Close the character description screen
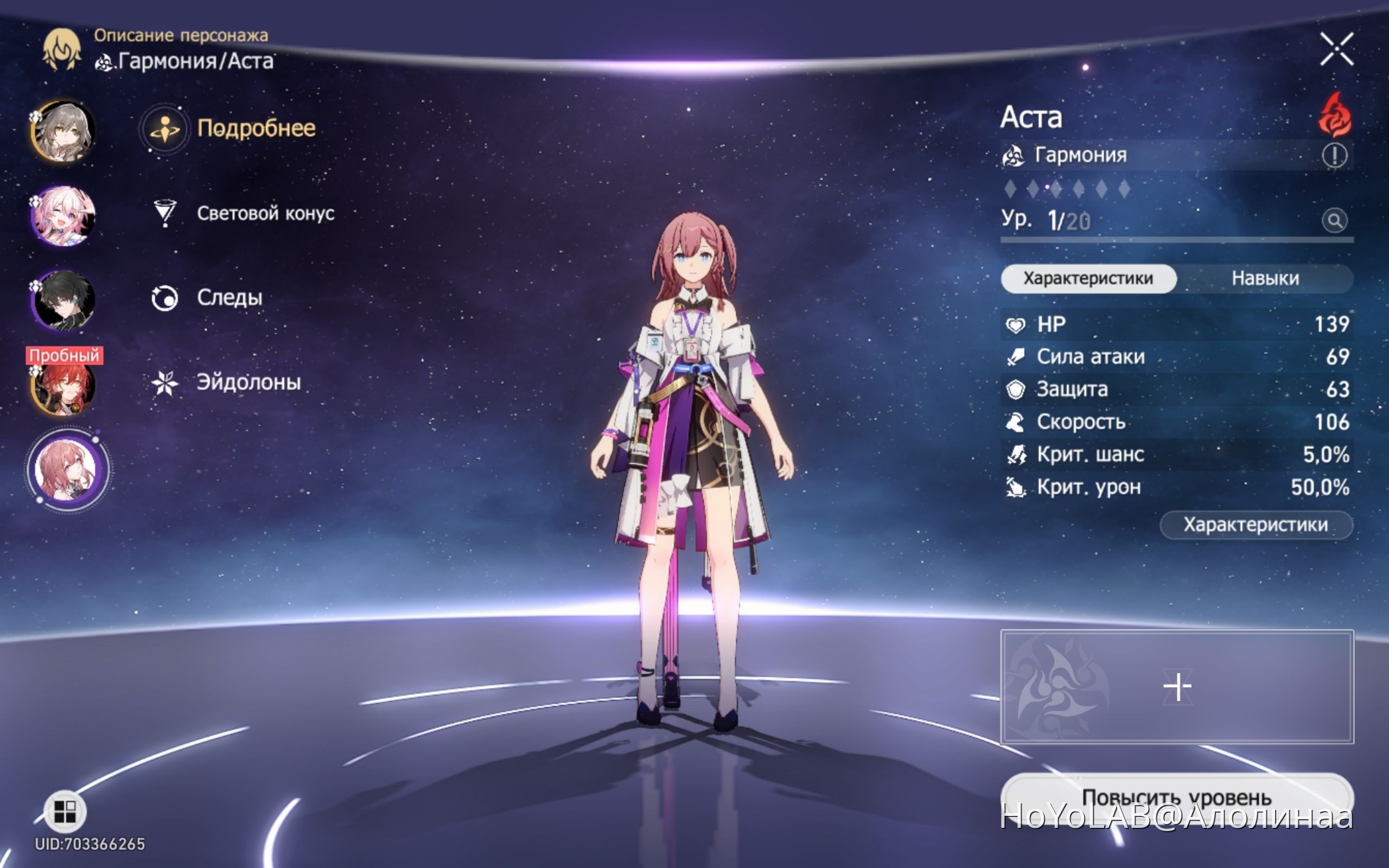 click(x=1336, y=49)
